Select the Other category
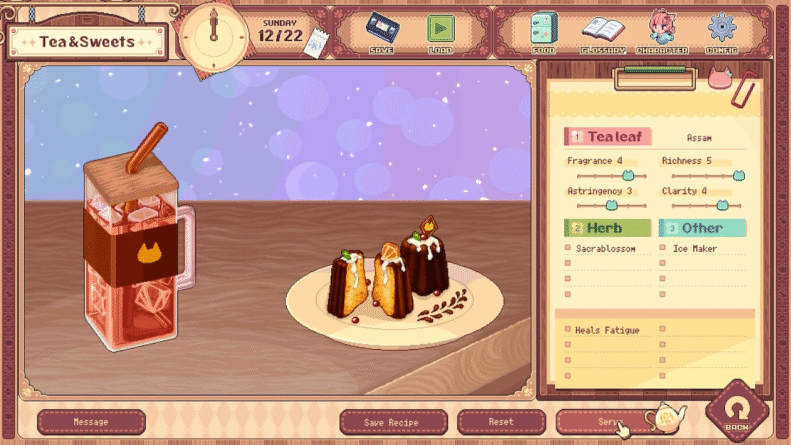The image size is (791, 445). click(703, 228)
